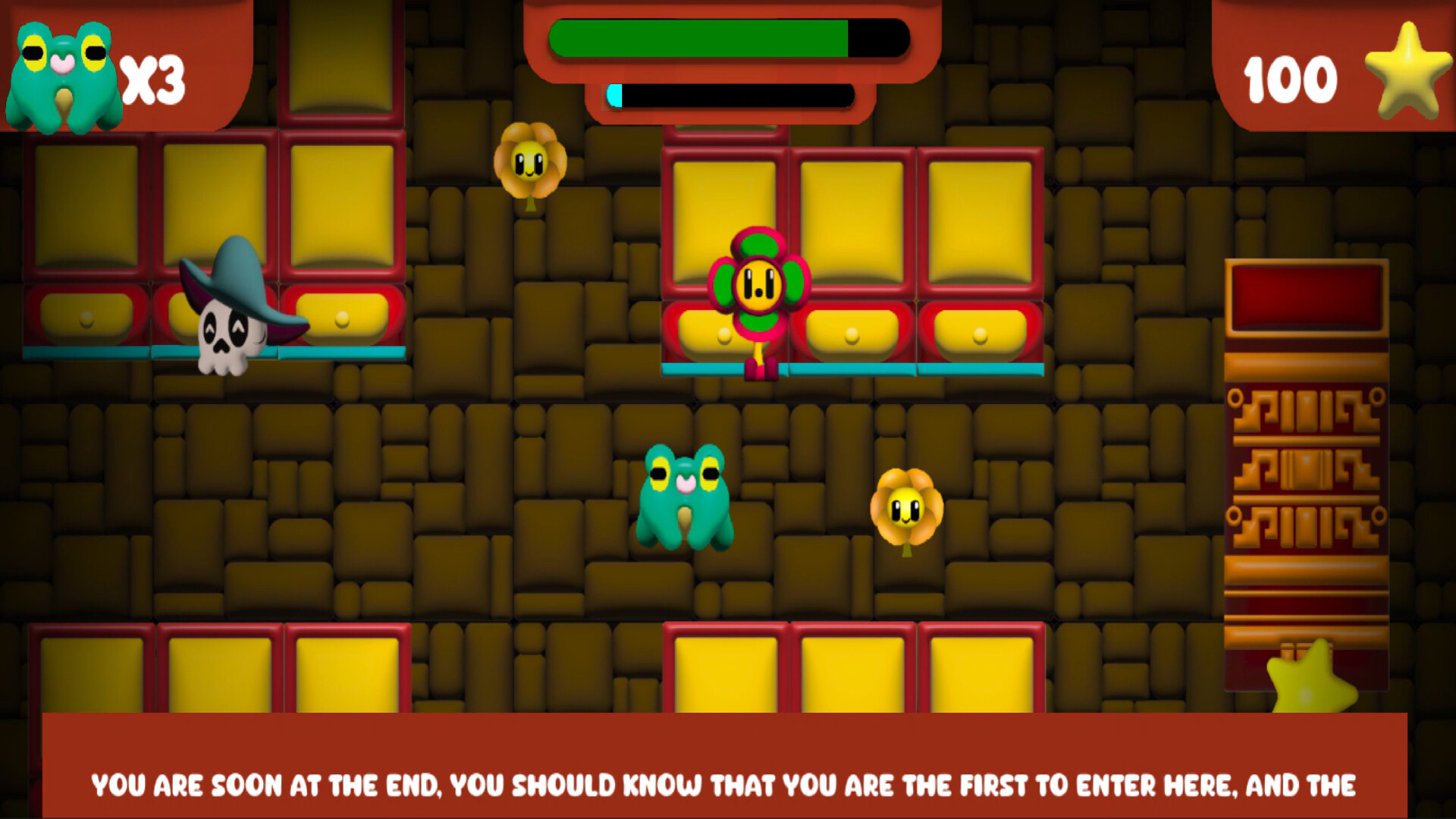Select the yellow flower beside the frog
The width and height of the screenshot is (1456, 819).
tap(906, 504)
